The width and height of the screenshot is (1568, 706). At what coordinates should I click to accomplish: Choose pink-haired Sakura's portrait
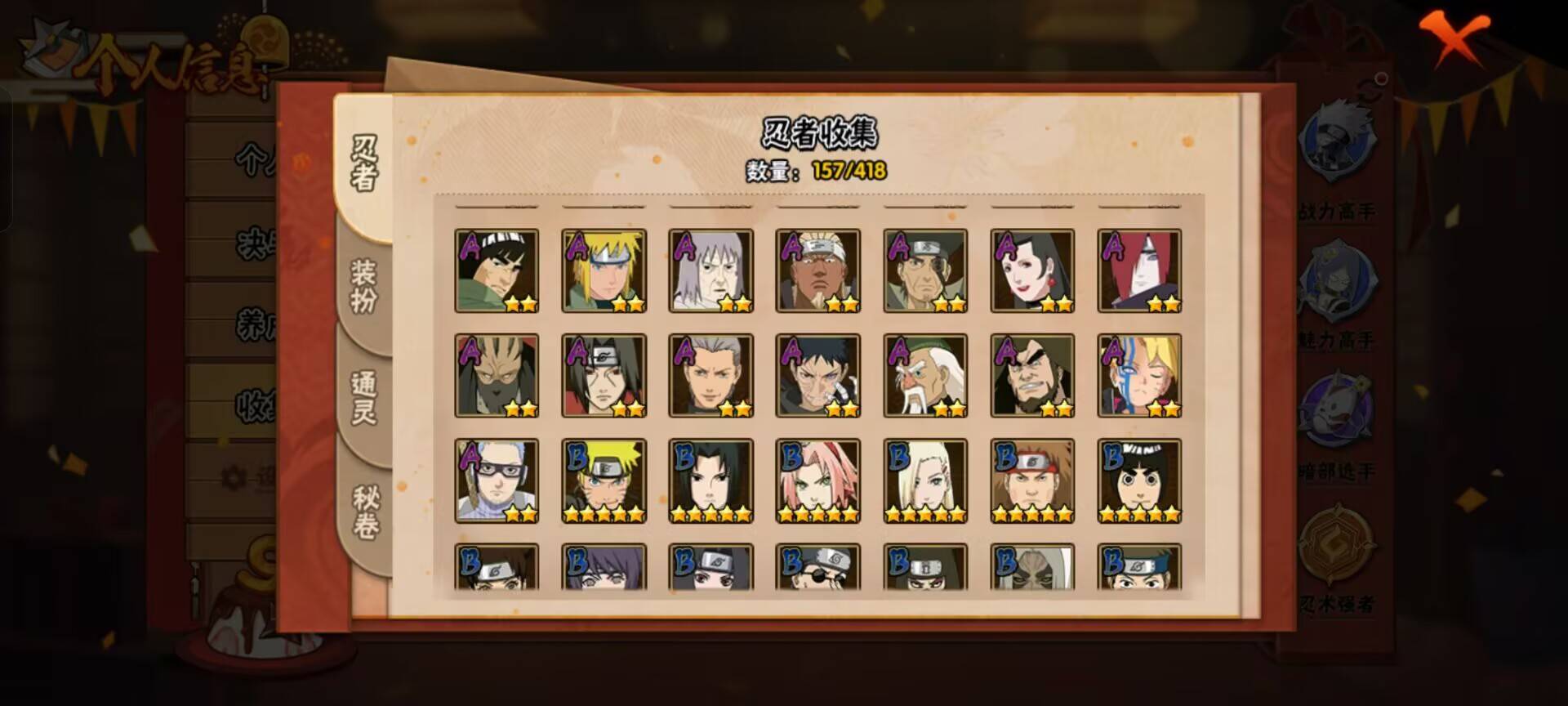tap(818, 480)
